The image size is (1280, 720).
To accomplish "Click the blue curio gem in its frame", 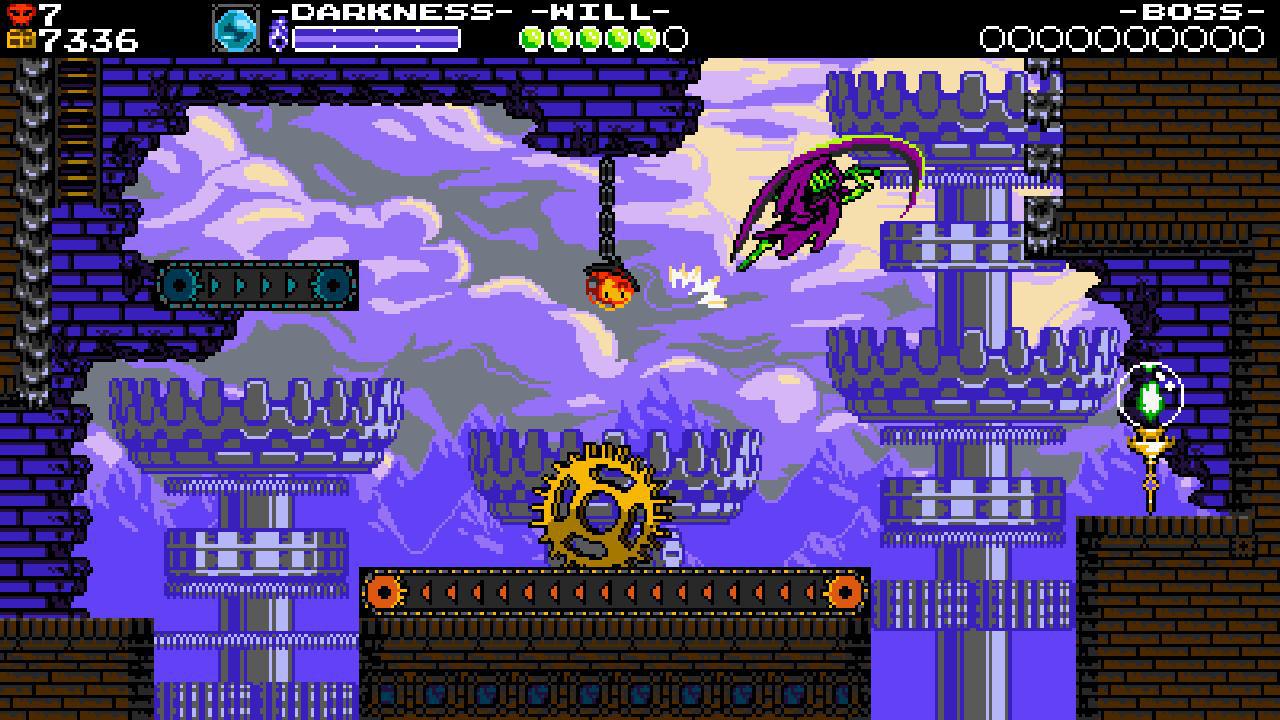I will point(235,27).
